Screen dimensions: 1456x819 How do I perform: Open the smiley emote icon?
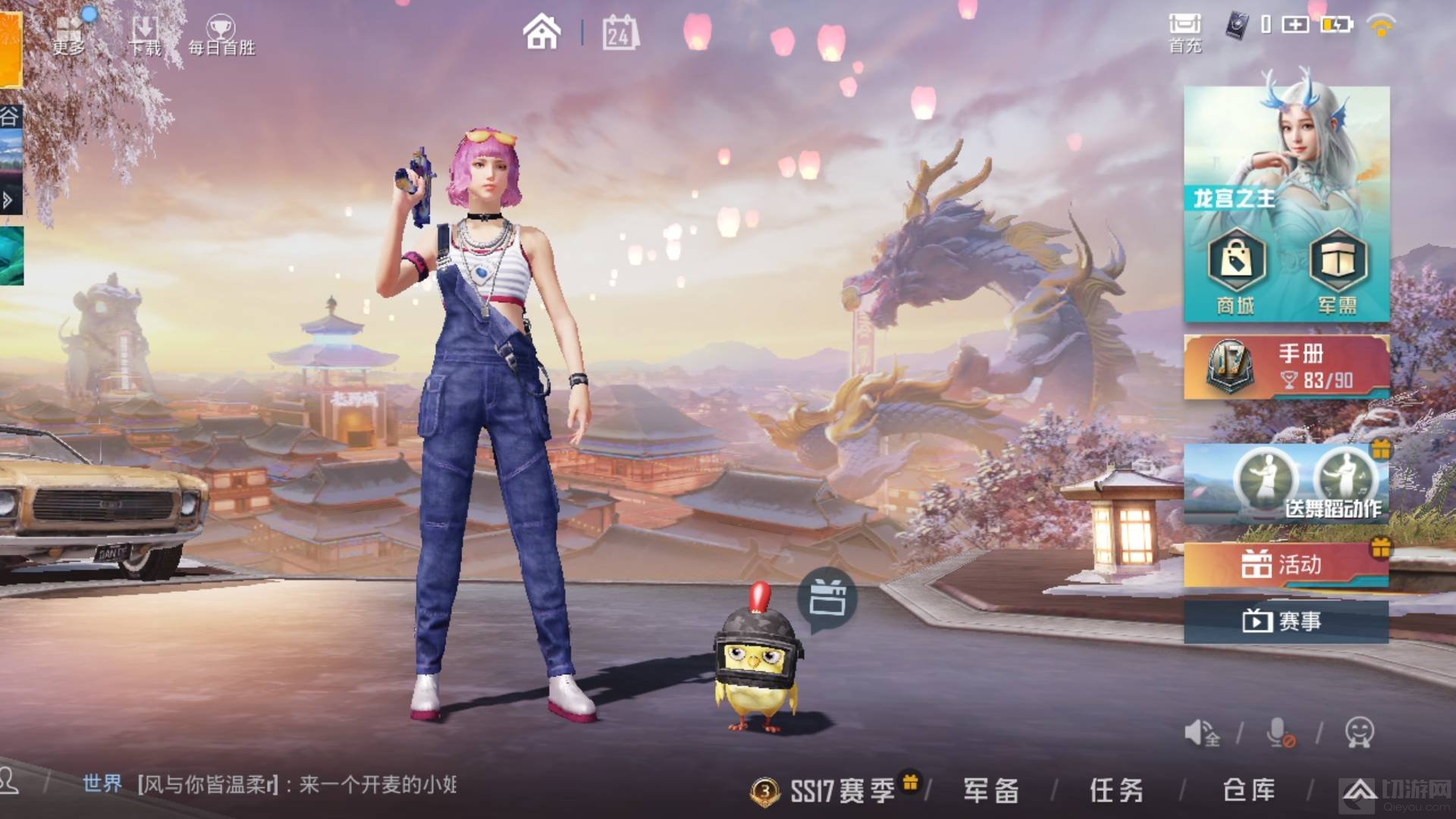1359,733
